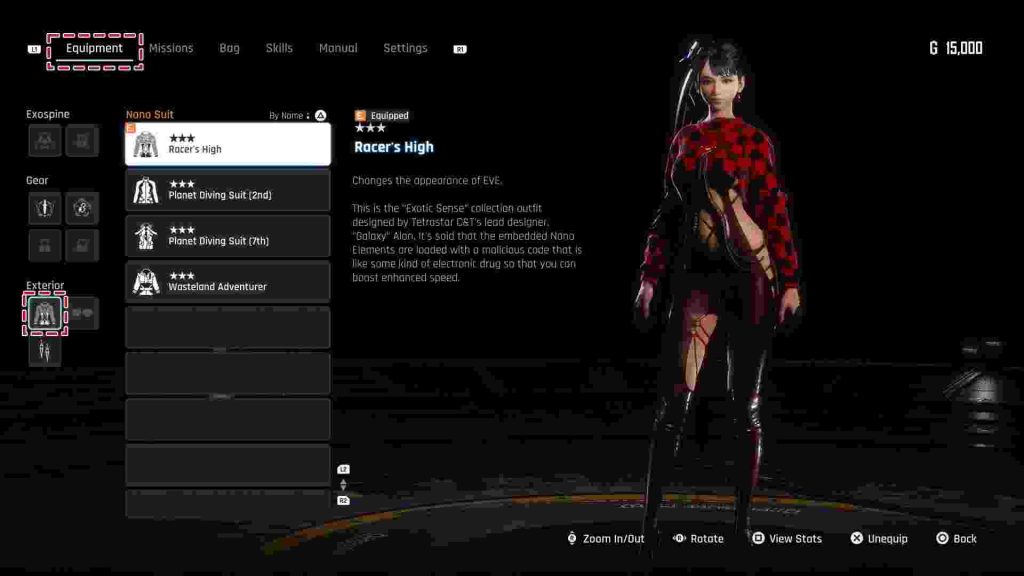Choose Planet Diving Suit (2nd)
The image size is (1024, 576).
point(228,190)
